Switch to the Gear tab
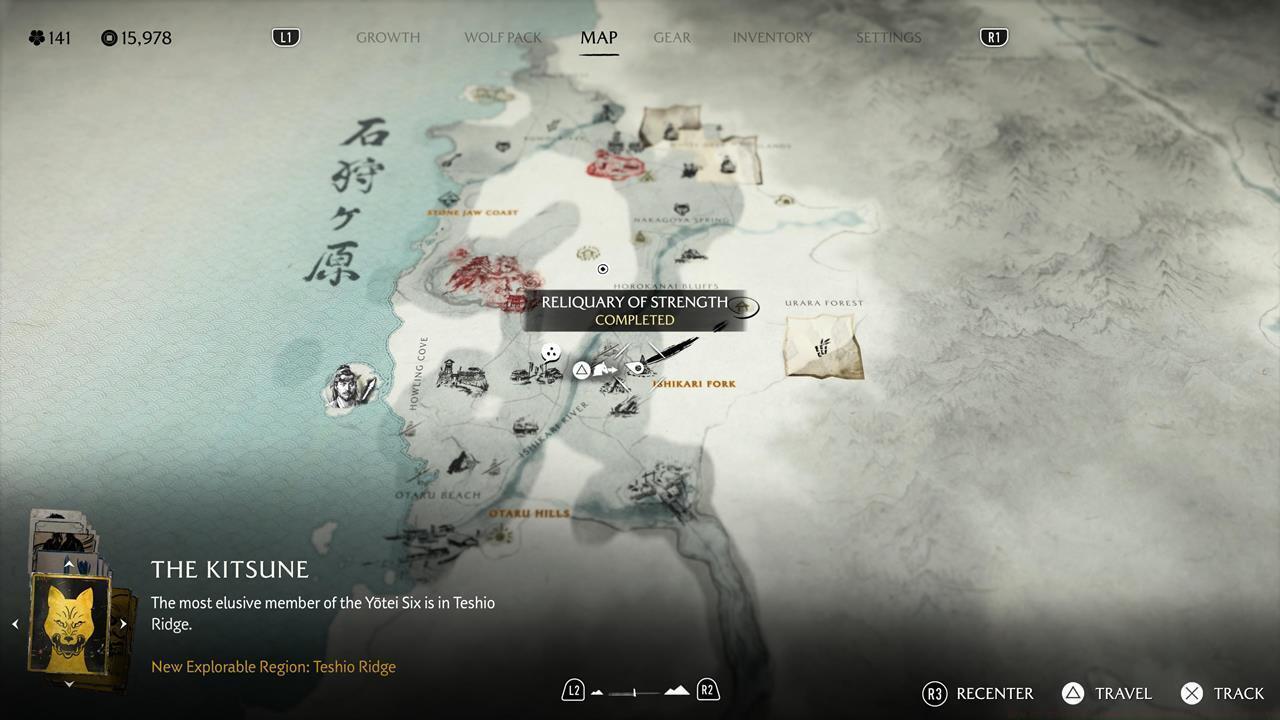This screenshot has width=1280, height=720. pyautogui.click(x=671, y=37)
